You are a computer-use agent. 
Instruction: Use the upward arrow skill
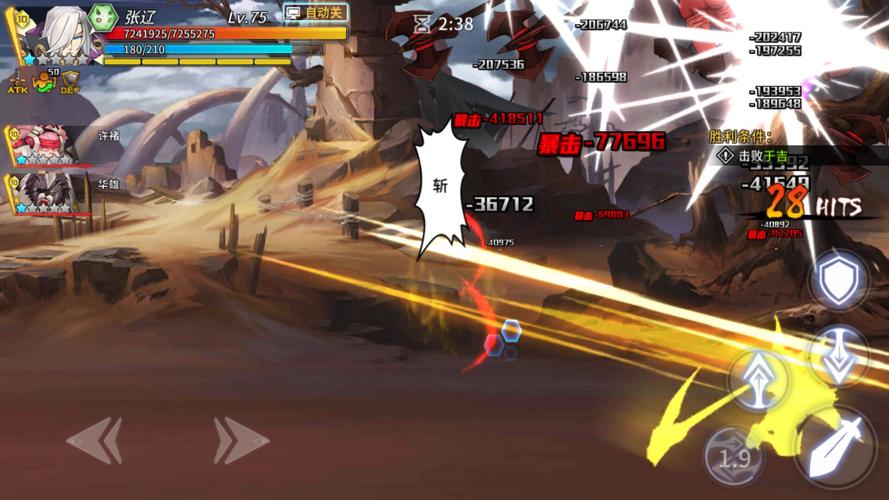pyautogui.click(x=759, y=378)
